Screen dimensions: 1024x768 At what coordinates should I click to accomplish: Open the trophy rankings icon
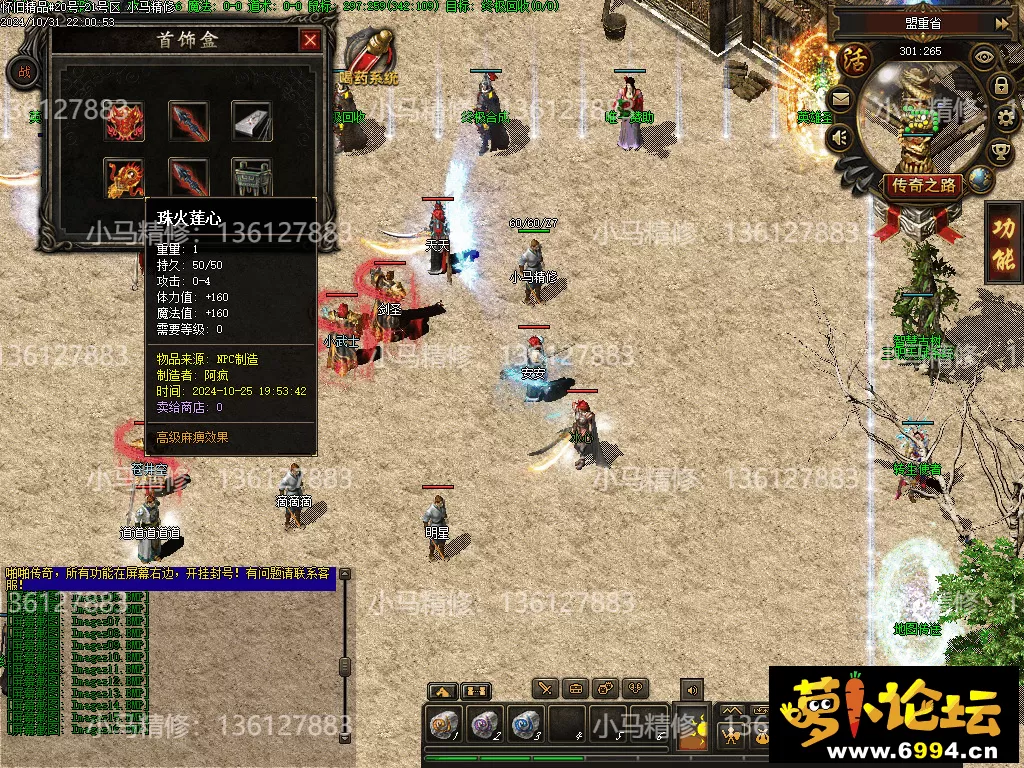pos(999,152)
